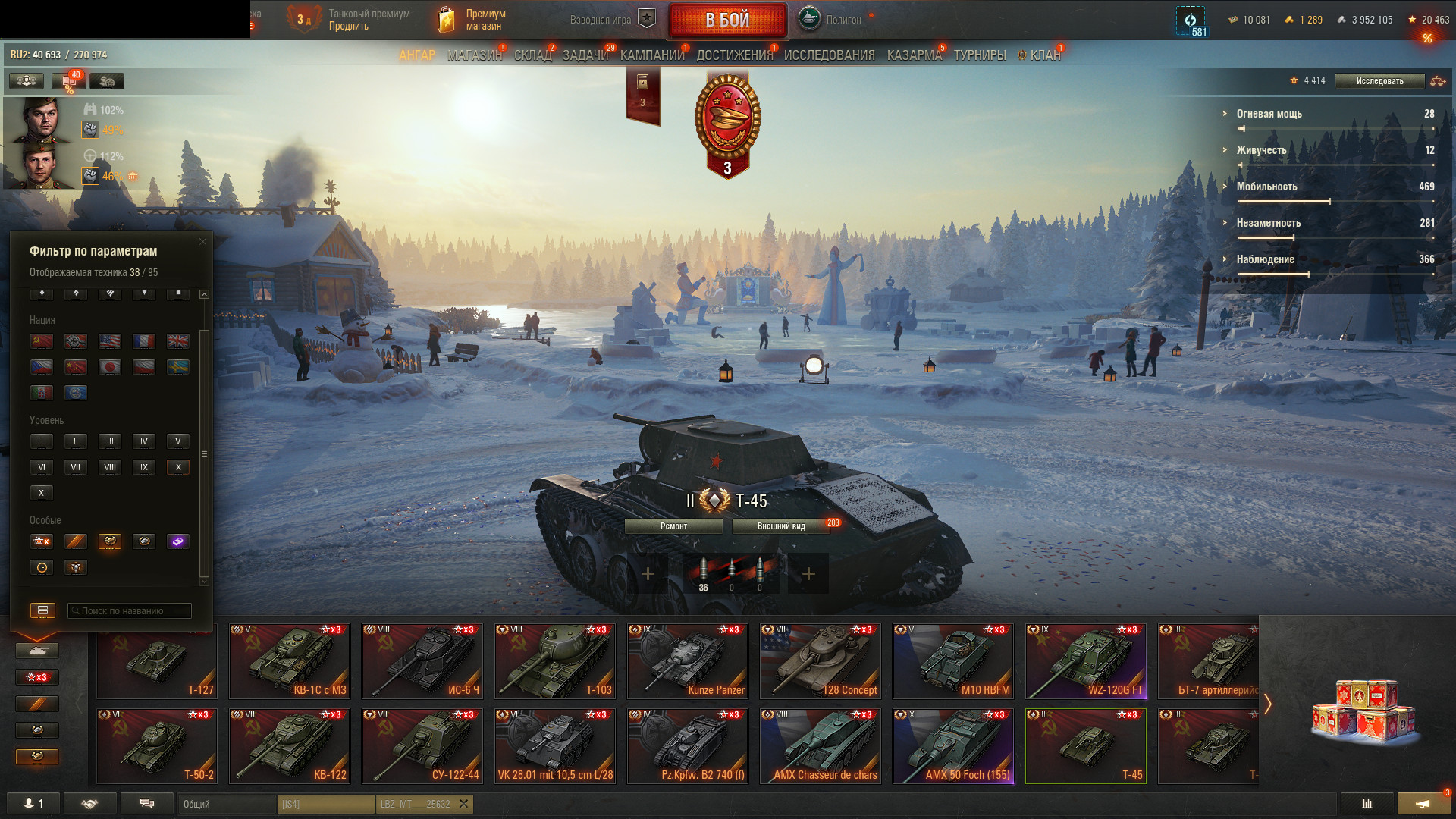This screenshot has height=819, width=1456.
Task: Click the Ремонт button
Action: (x=673, y=526)
